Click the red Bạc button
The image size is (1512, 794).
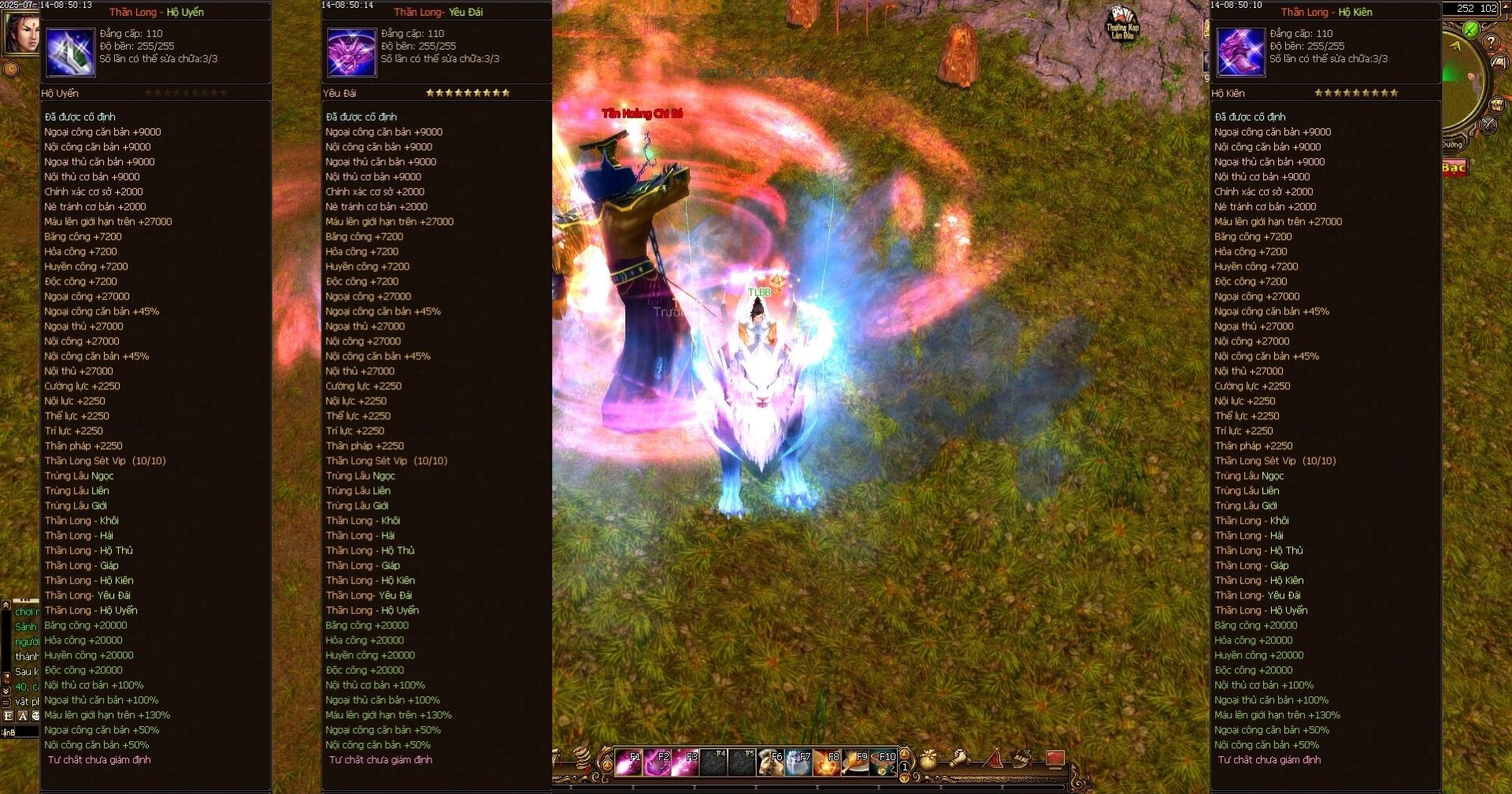point(1454,167)
